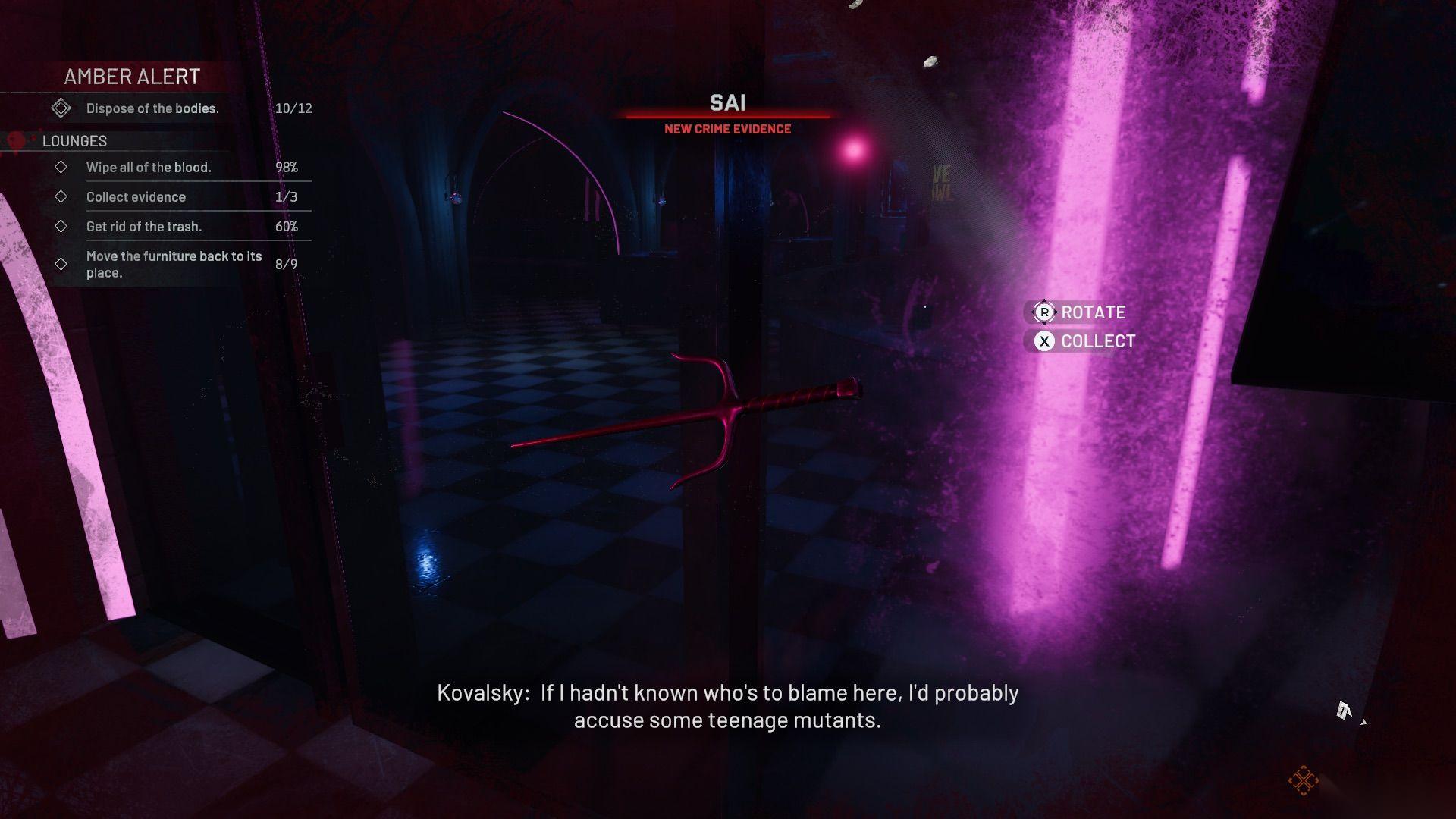The height and width of the screenshot is (819, 1456).
Task: Pick the Get rid of the trash objective
Action: 144,227
